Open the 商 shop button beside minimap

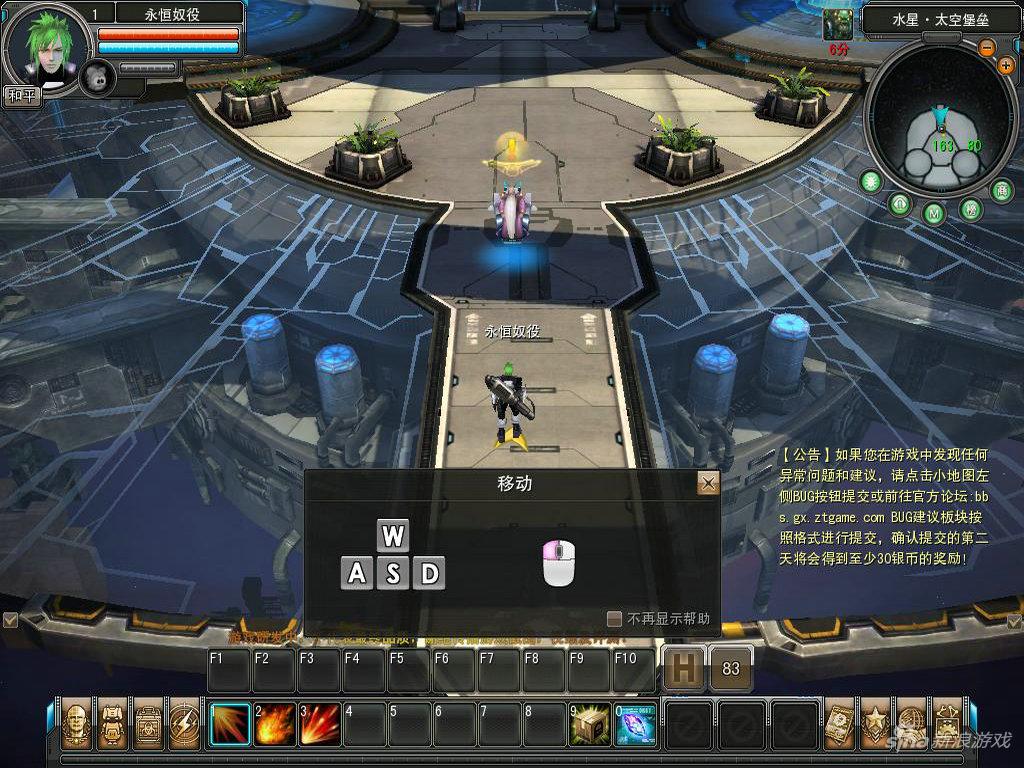pos(1001,189)
